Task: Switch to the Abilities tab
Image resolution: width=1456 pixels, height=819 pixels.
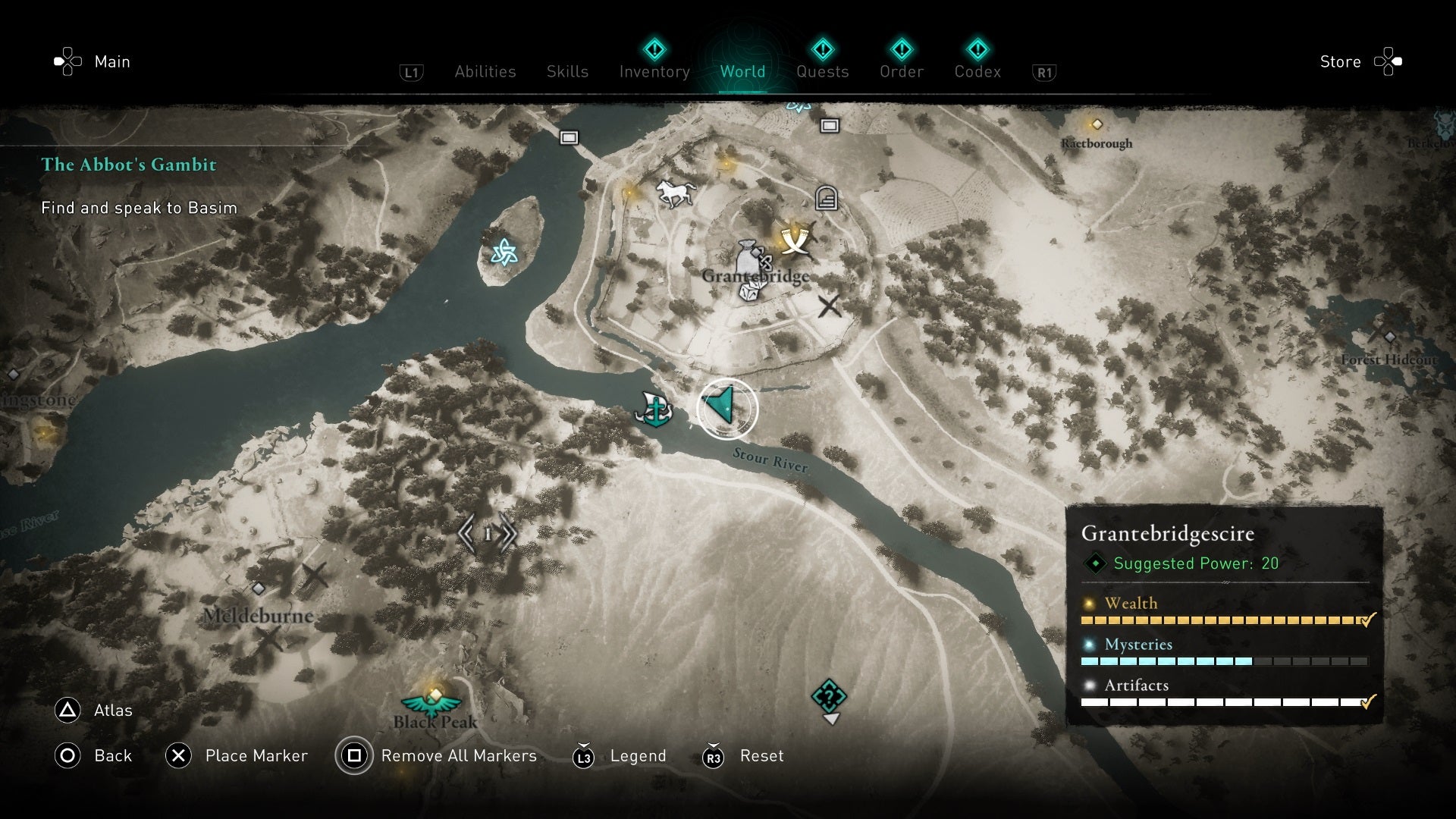Action: [x=485, y=71]
